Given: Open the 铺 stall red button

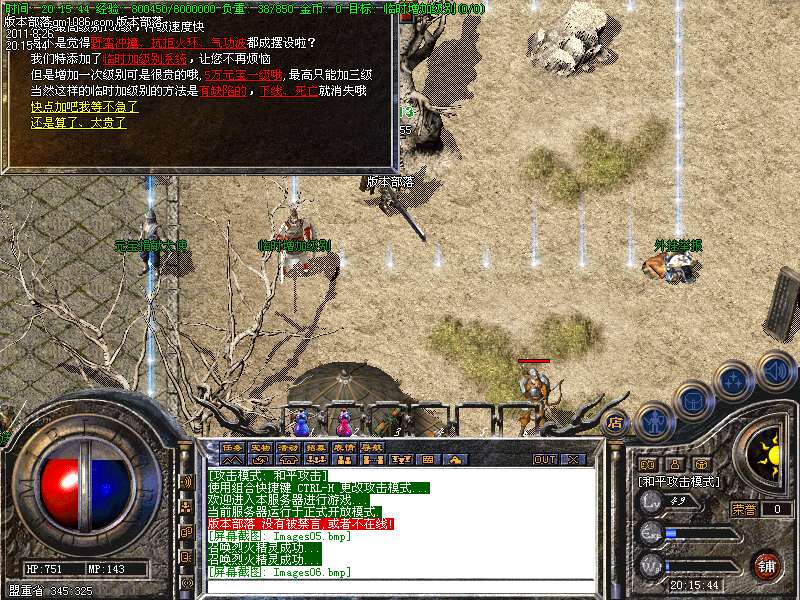Looking at the screenshot, I should pyautogui.click(x=766, y=565).
